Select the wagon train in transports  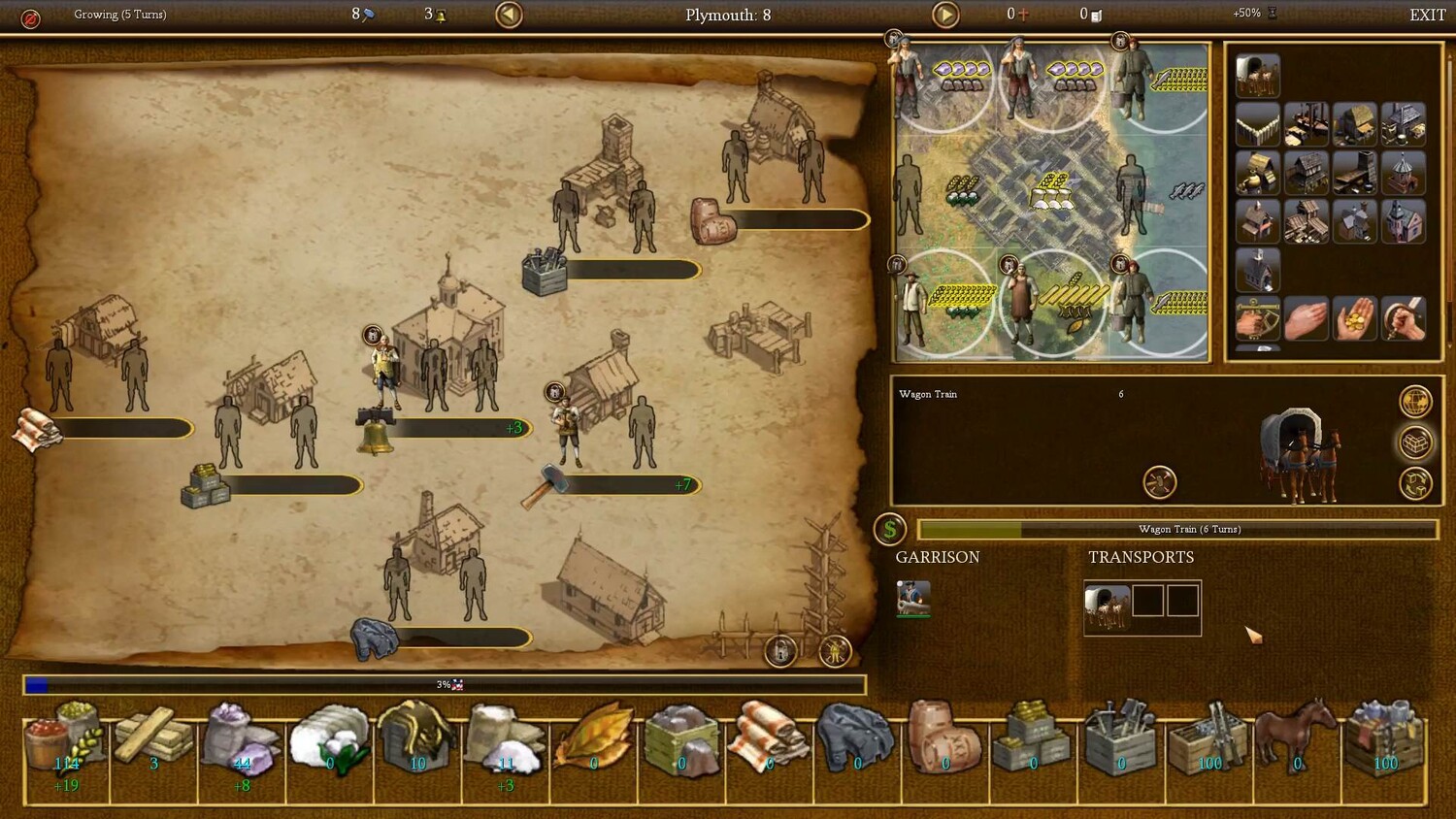[1107, 607]
